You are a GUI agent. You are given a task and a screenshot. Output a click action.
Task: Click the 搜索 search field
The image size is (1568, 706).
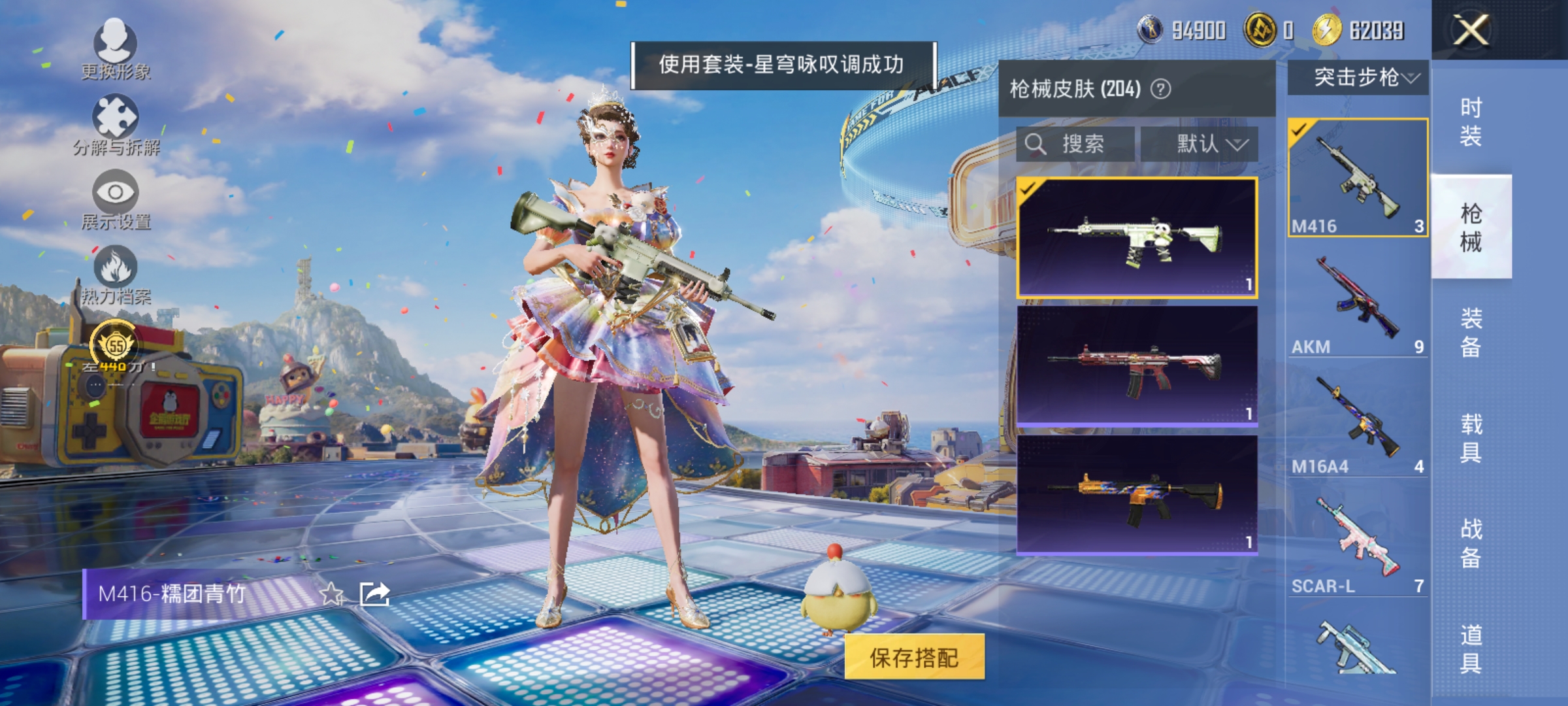[x=1075, y=144]
